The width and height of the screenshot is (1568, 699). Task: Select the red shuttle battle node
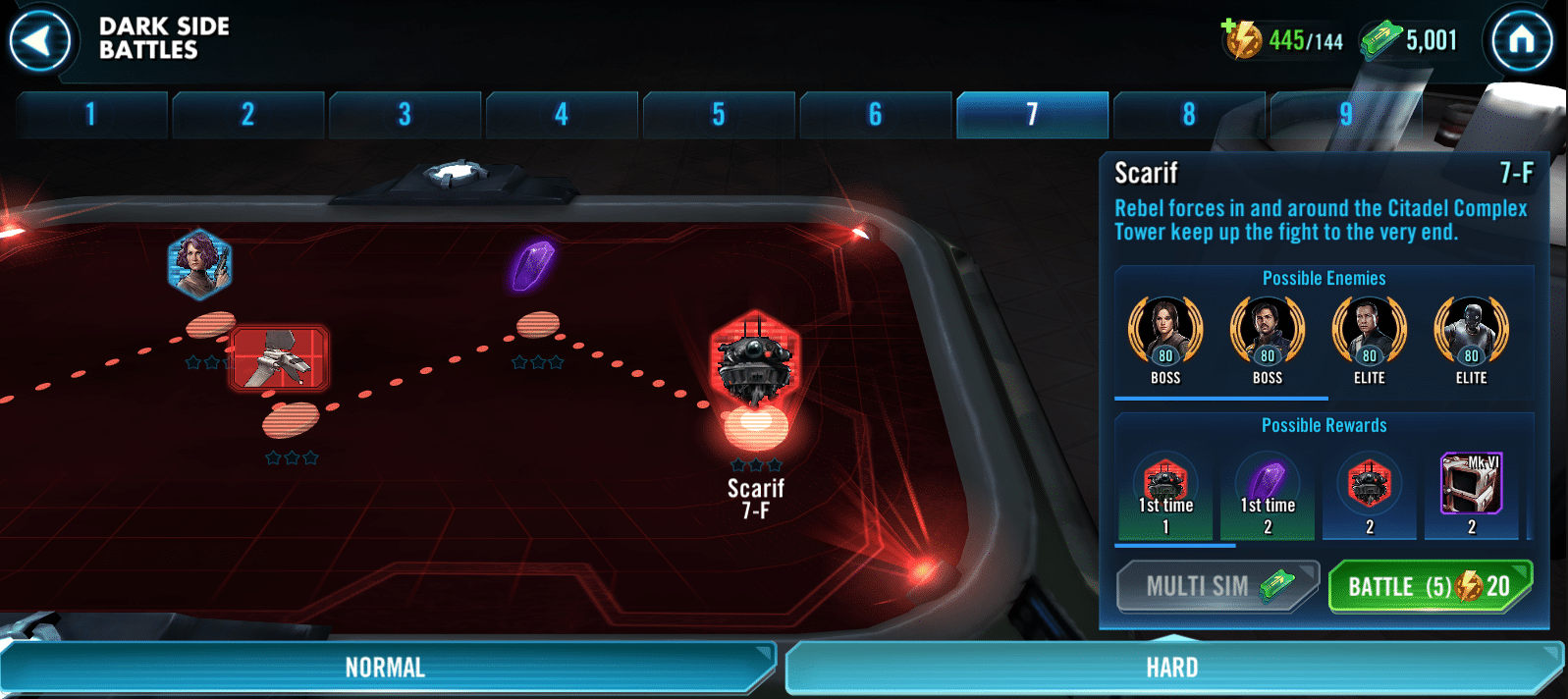point(279,358)
